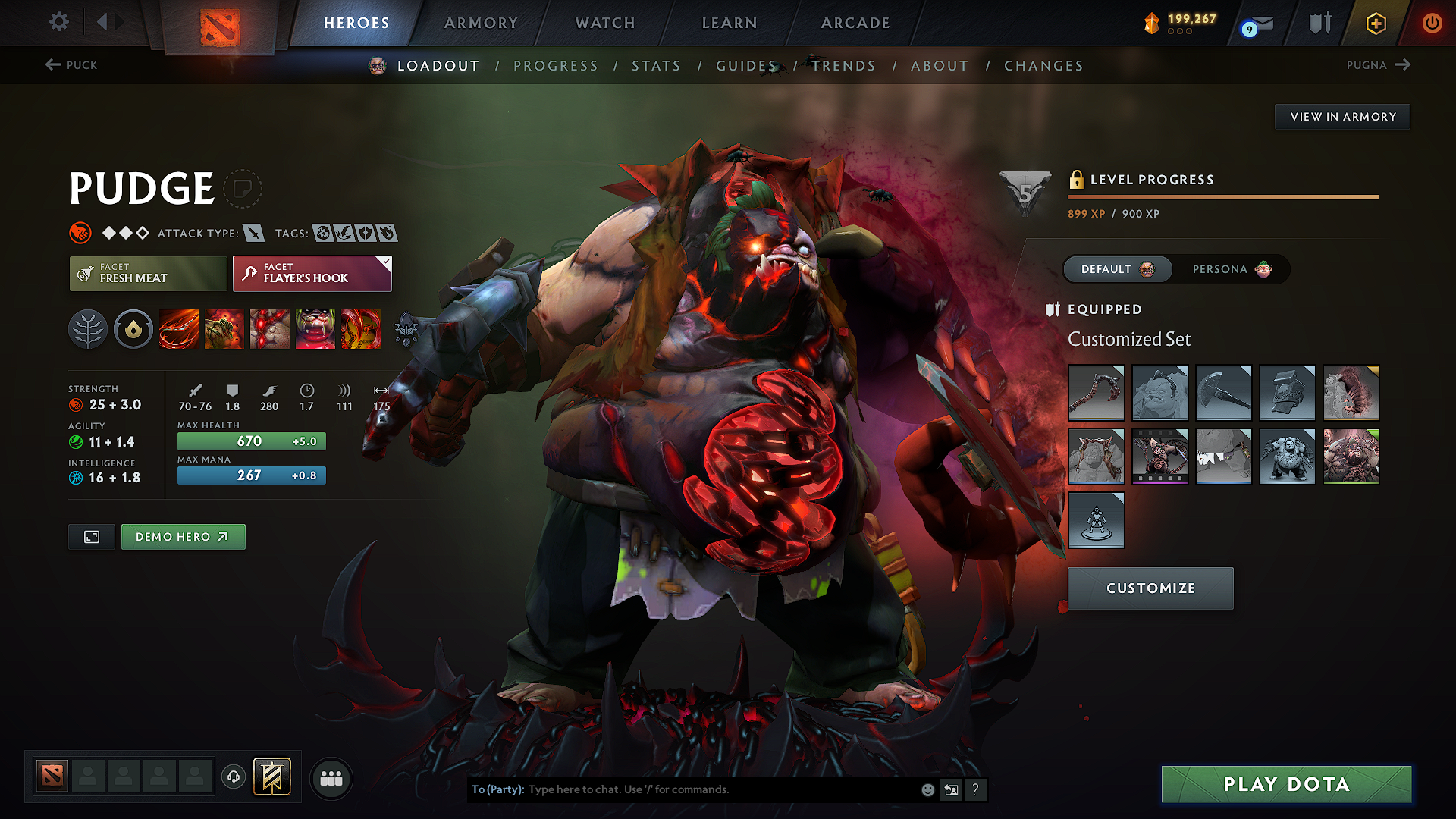Viewport: 1456px width, 819px height.
Task: Click the settings gear in top left corner
Action: pos(58,22)
